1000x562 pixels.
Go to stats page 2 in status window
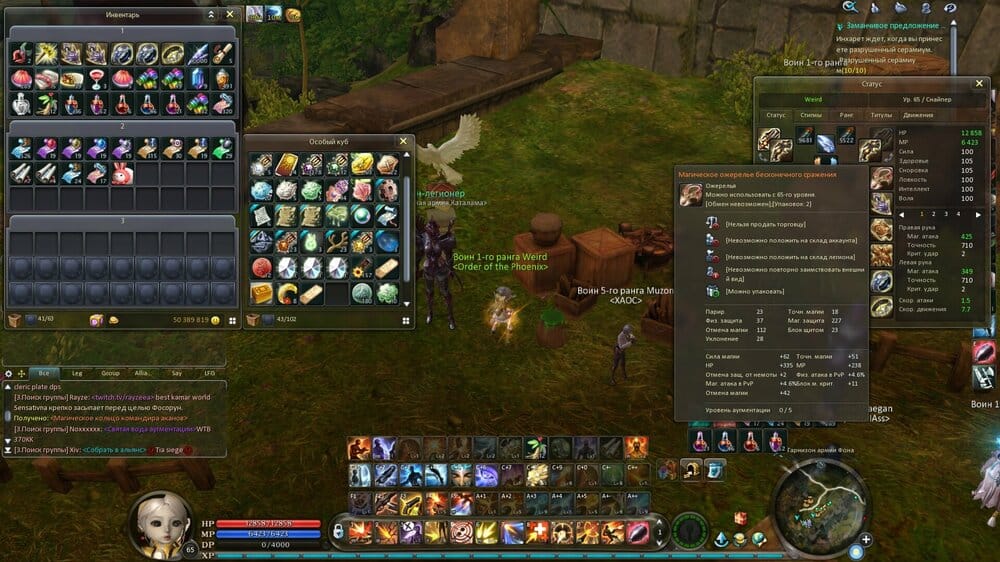(933, 213)
